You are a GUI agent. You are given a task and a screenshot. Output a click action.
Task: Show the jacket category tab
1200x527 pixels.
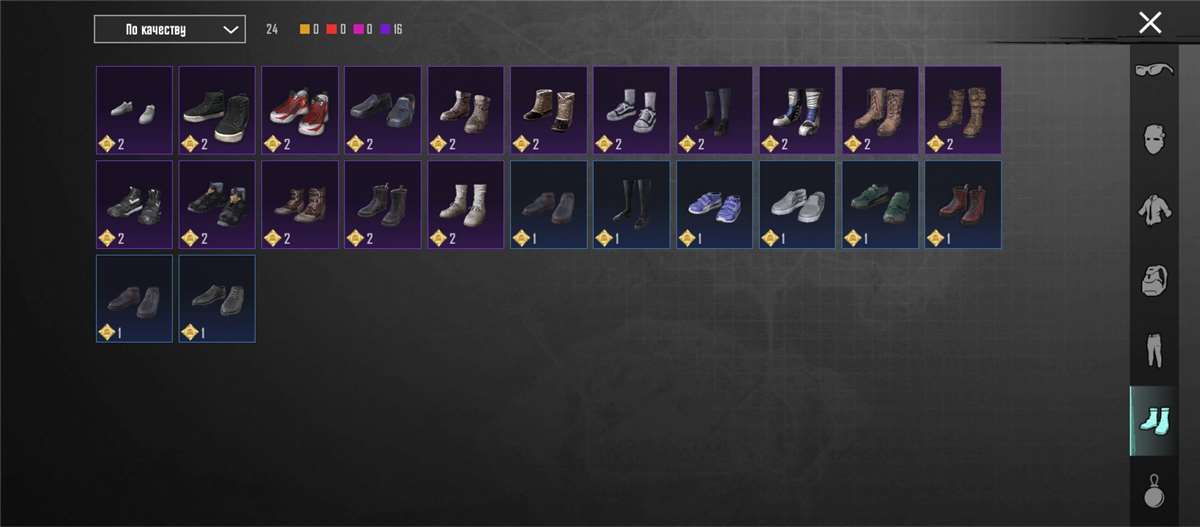[1154, 210]
